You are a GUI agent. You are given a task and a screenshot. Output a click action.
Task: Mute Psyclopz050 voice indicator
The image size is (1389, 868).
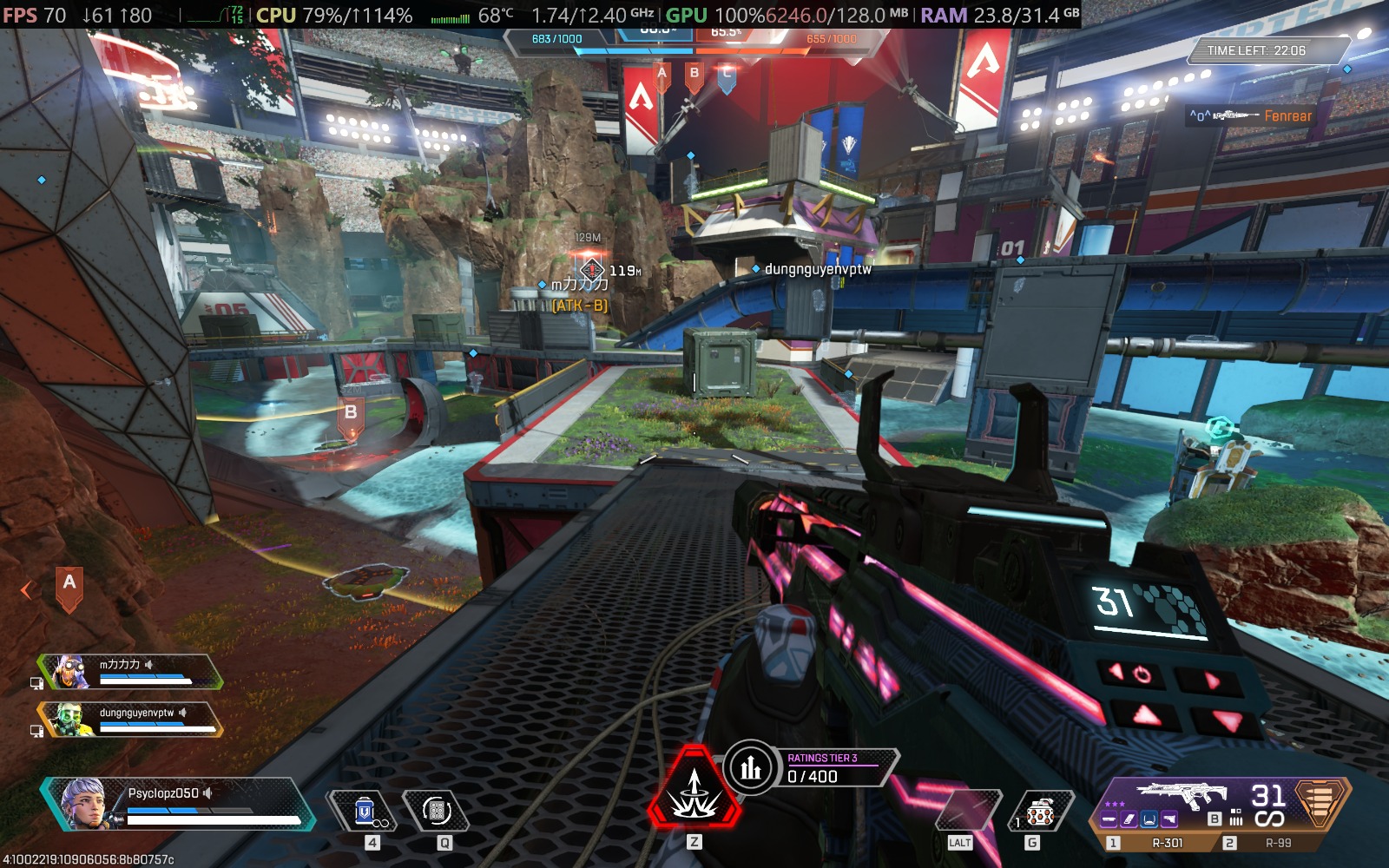click(x=207, y=794)
